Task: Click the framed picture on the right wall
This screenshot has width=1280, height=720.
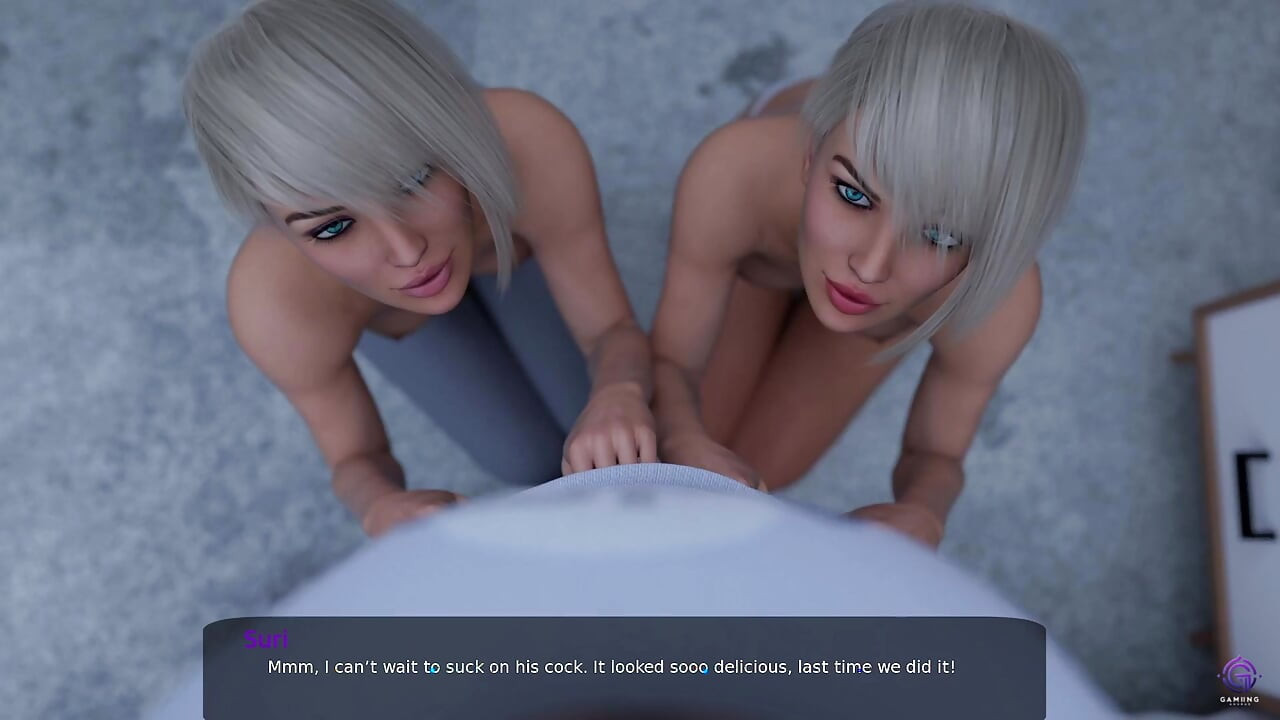Action: (1238, 450)
